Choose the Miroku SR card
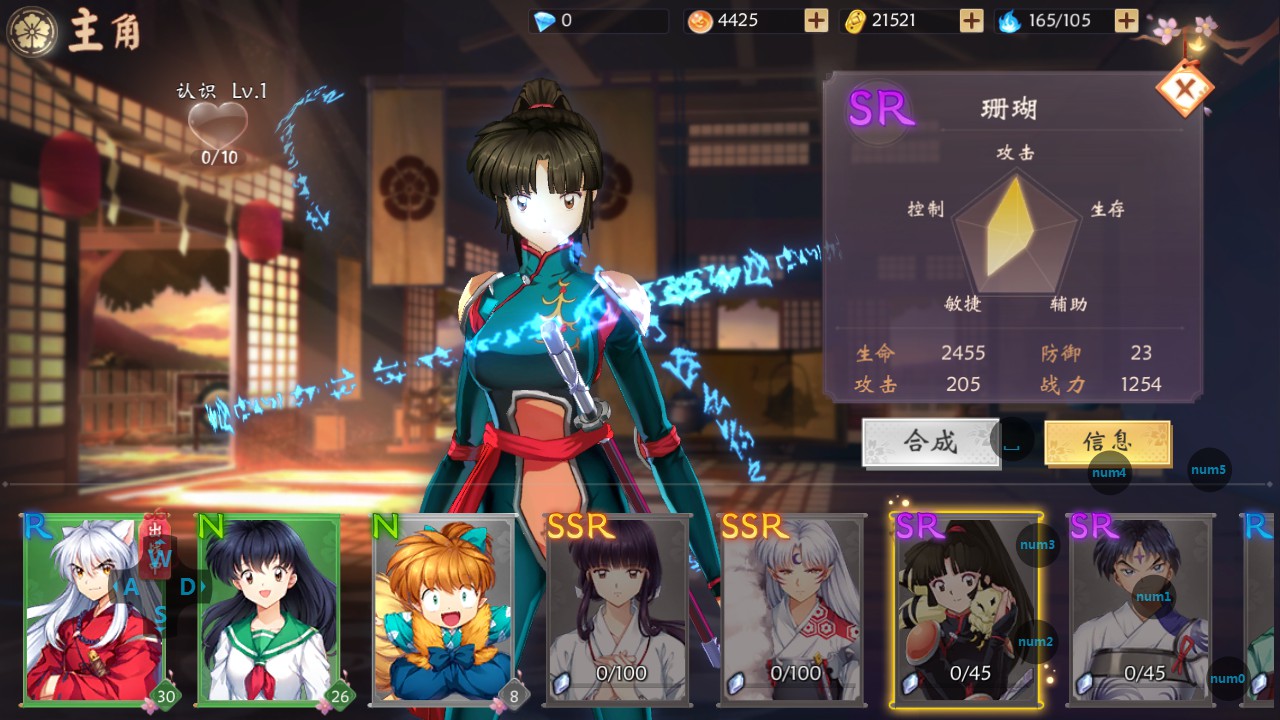 pos(1141,608)
